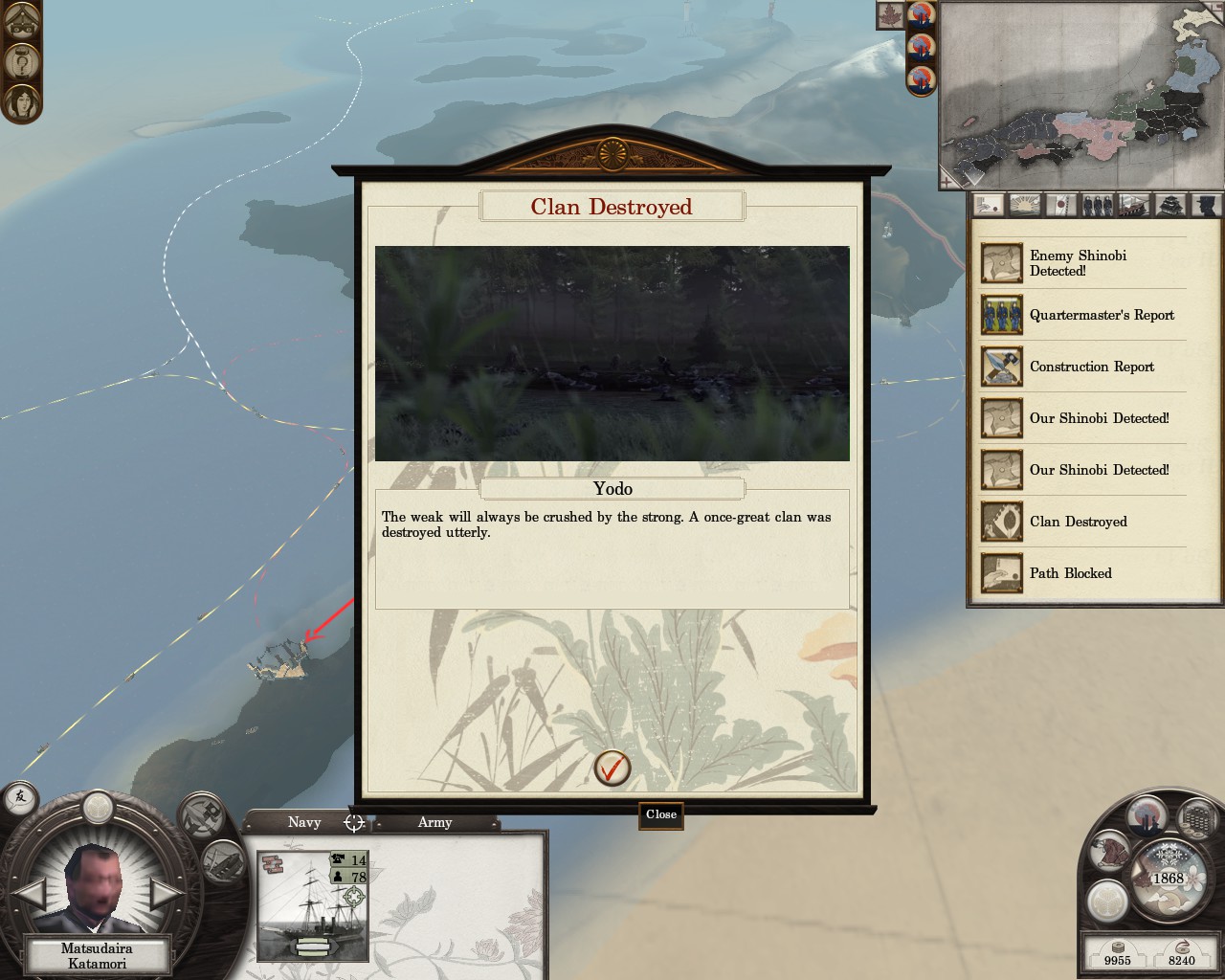Cycle to the next character with right arrow
Image resolution: width=1225 pixels, height=980 pixels.
(167, 894)
